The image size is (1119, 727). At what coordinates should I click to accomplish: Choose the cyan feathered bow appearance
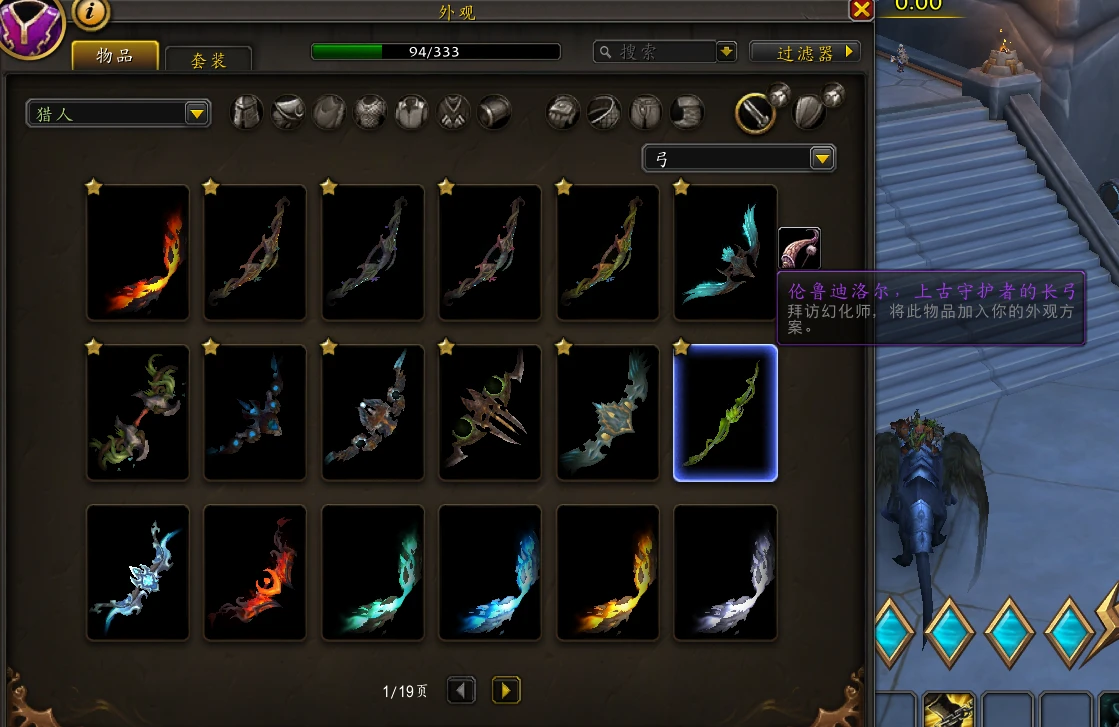(x=725, y=252)
